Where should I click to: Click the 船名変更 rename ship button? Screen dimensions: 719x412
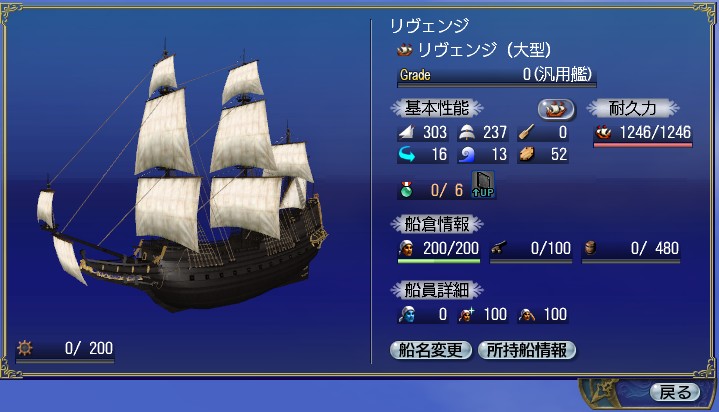coord(429,350)
